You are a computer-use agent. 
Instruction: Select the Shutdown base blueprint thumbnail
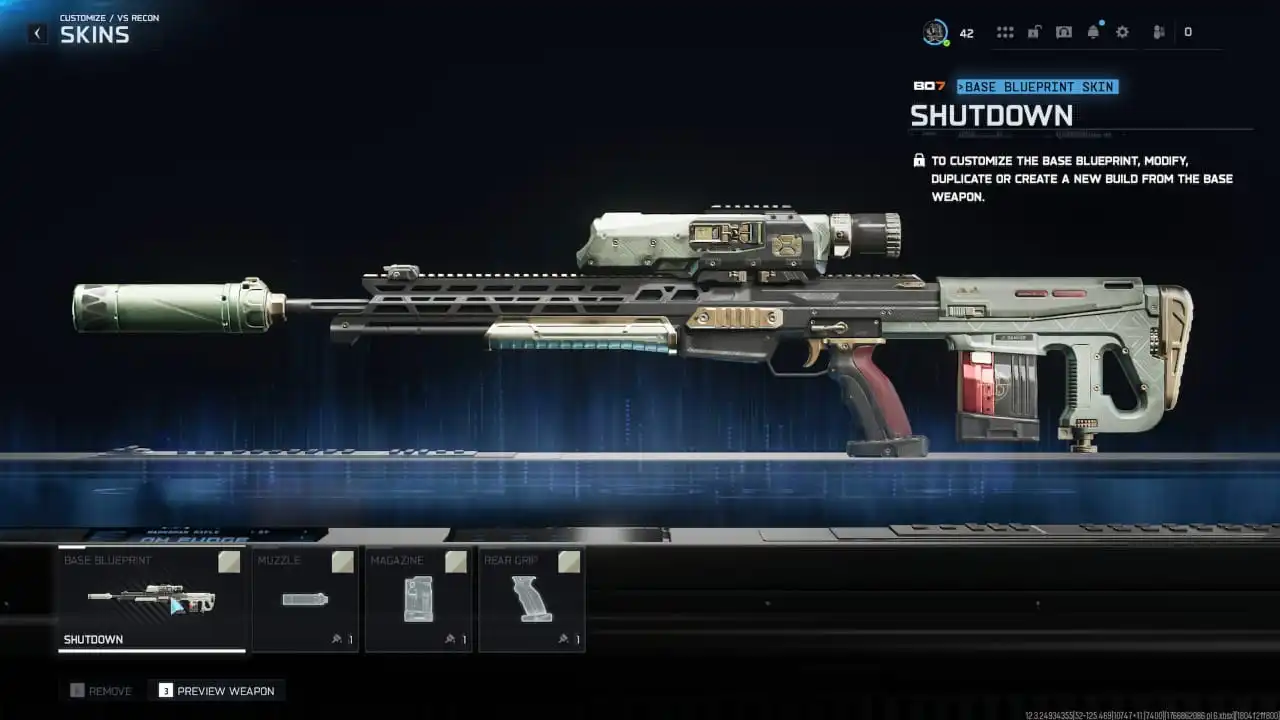coord(150,600)
